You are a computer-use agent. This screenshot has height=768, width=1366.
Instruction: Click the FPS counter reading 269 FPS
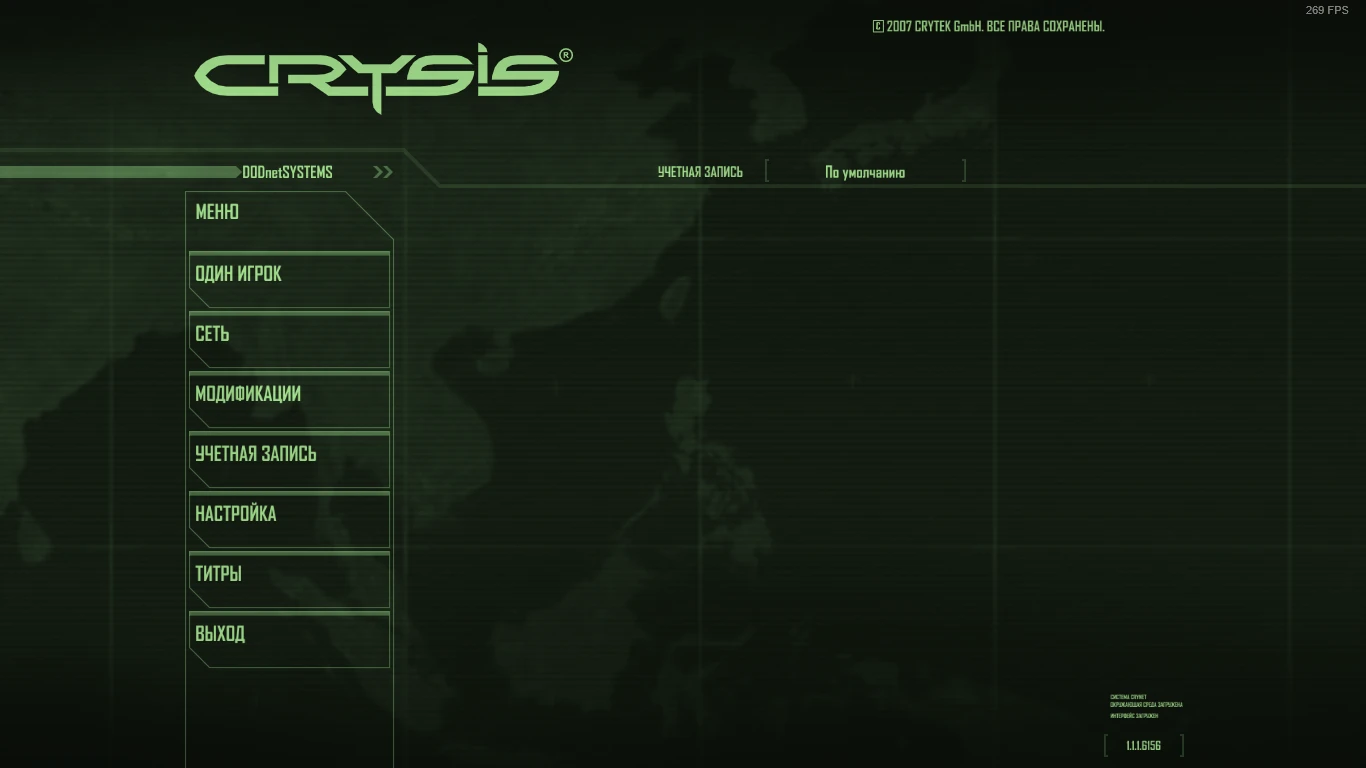[x=1327, y=9]
